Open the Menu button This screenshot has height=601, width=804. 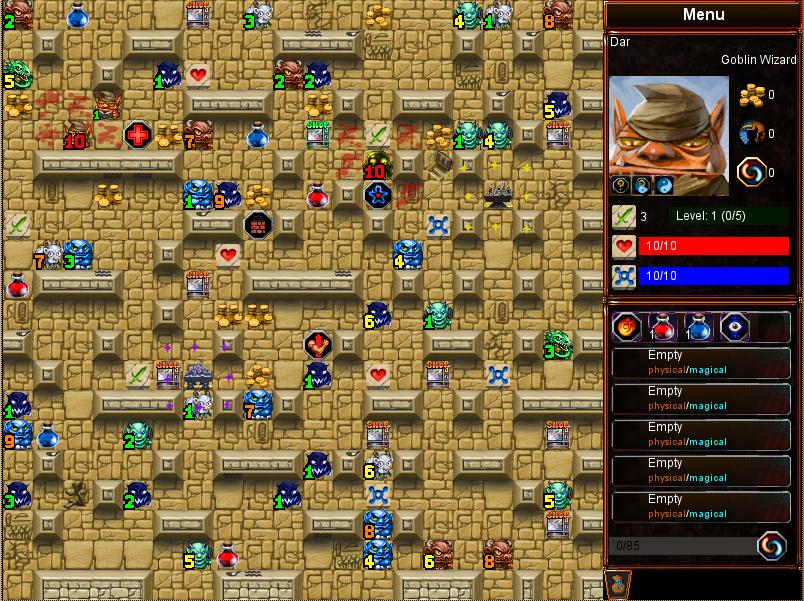point(703,15)
